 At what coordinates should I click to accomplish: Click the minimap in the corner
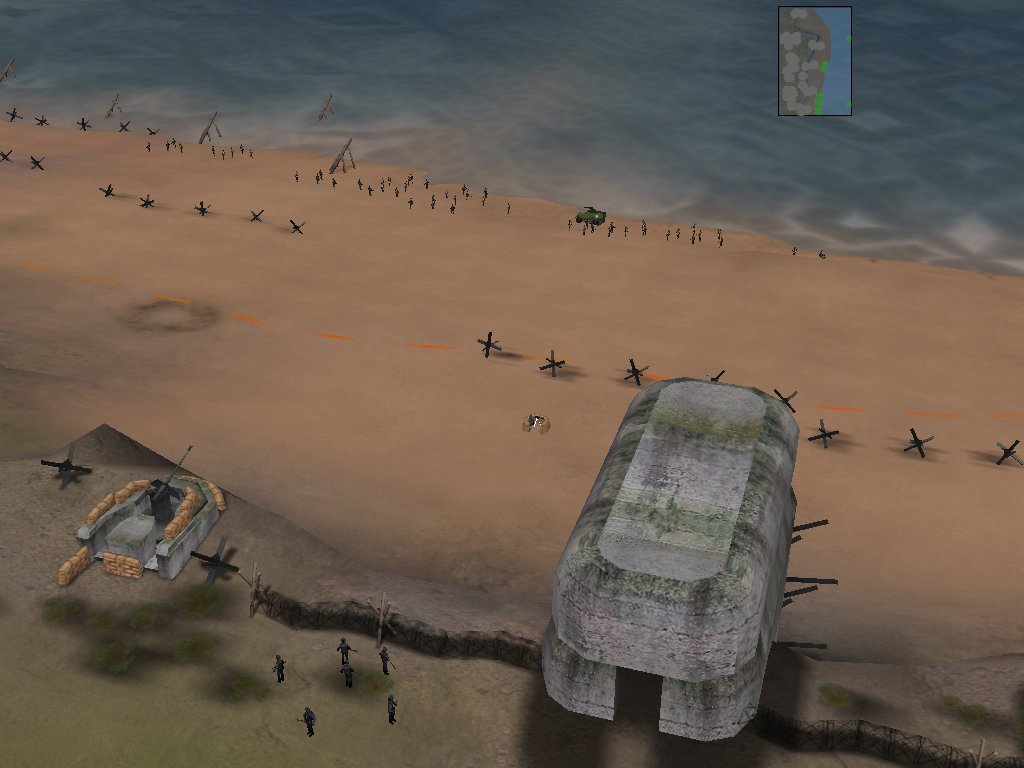point(814,61)
